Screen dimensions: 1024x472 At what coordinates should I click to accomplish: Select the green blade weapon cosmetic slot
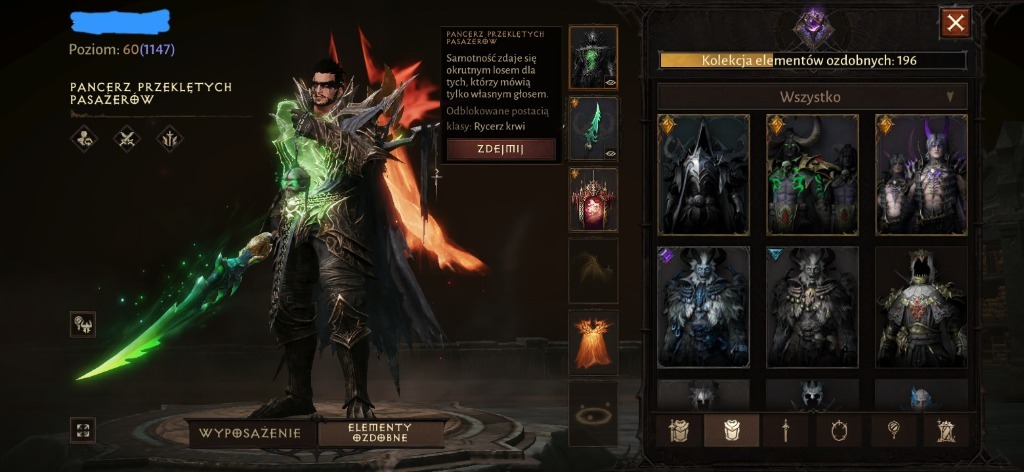pyautogui.click(x=593, y=128)
